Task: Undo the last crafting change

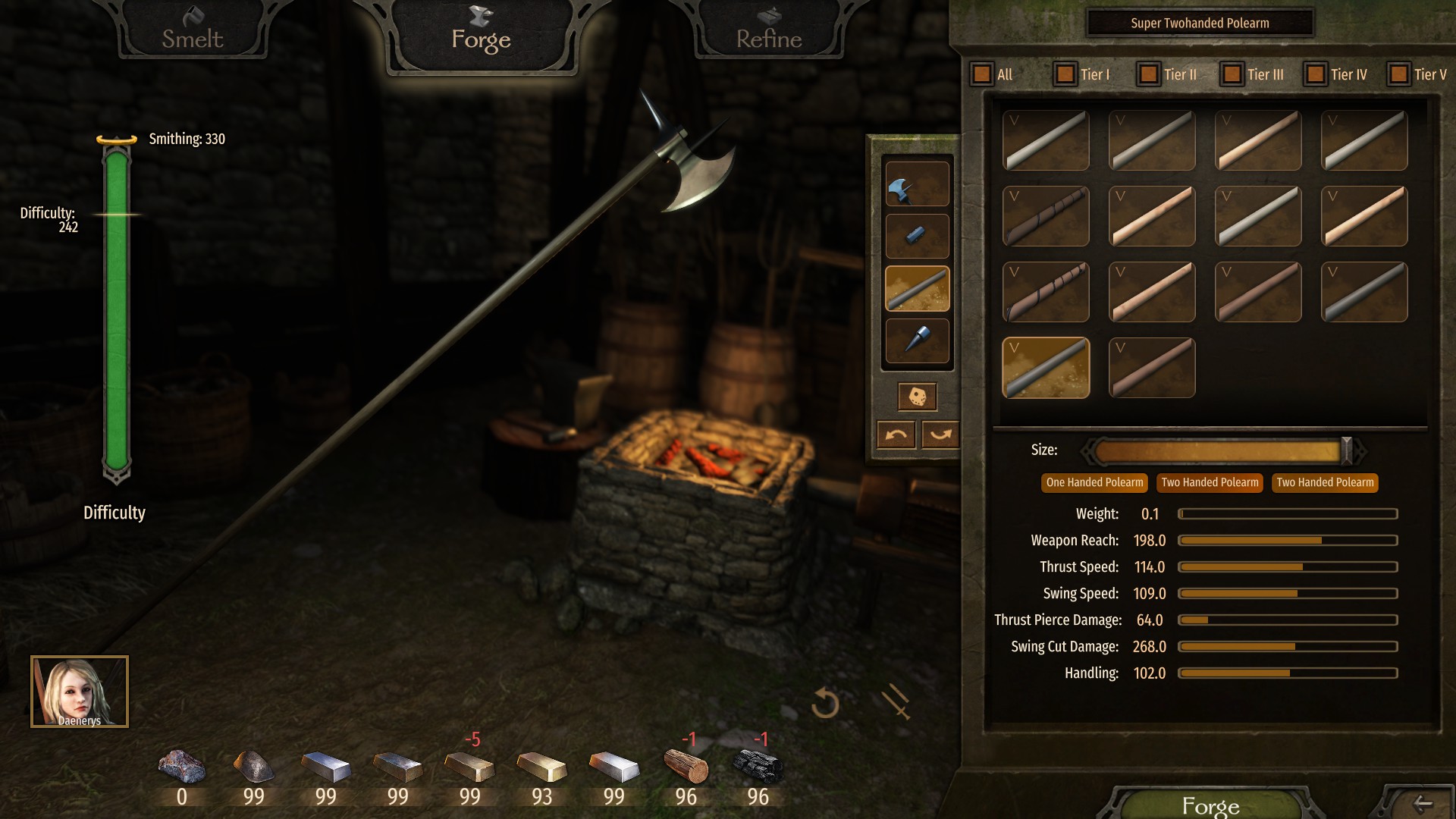Action: [x=896, y=435]
